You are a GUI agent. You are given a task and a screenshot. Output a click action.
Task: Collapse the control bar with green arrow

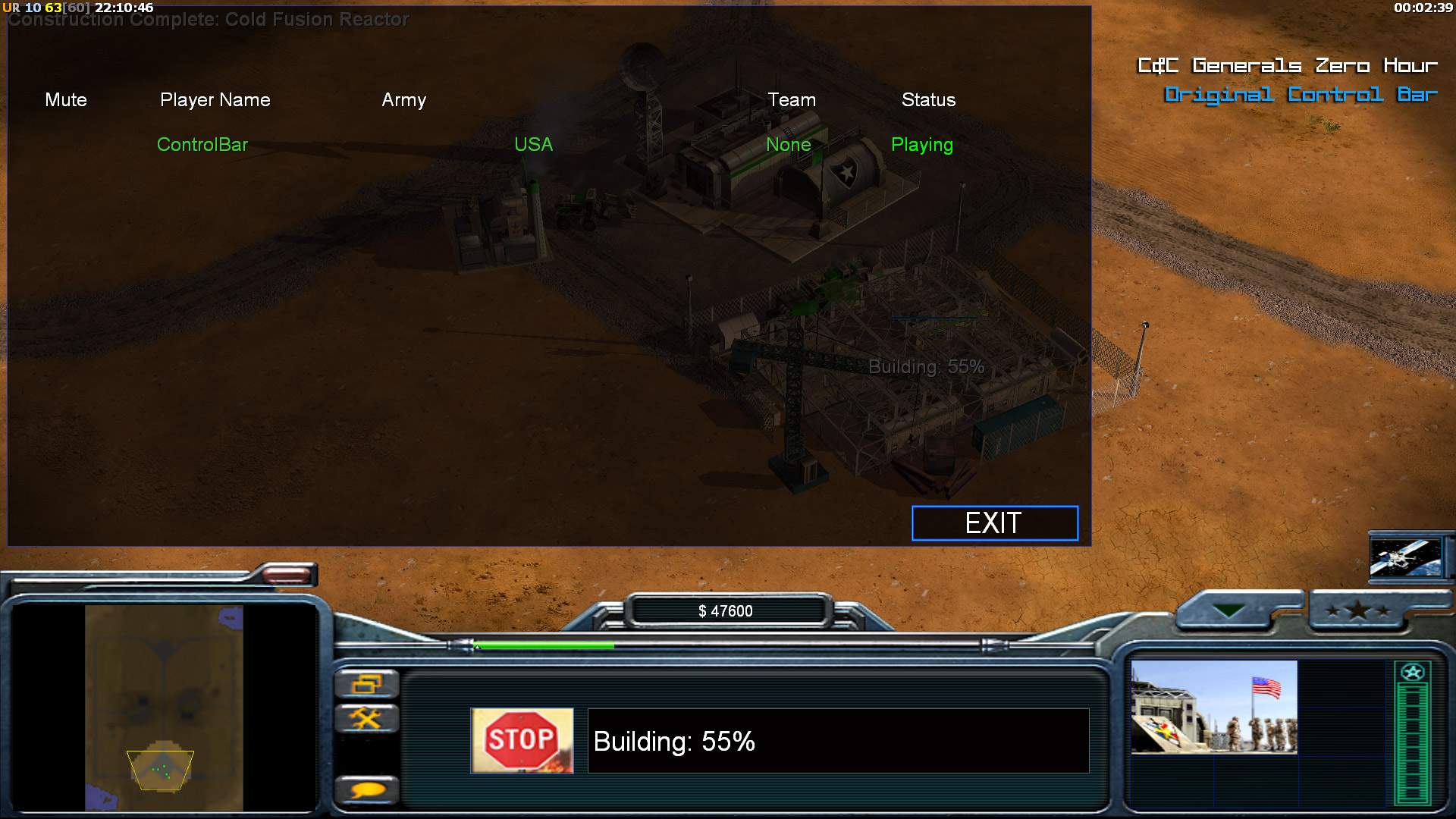1228,610
